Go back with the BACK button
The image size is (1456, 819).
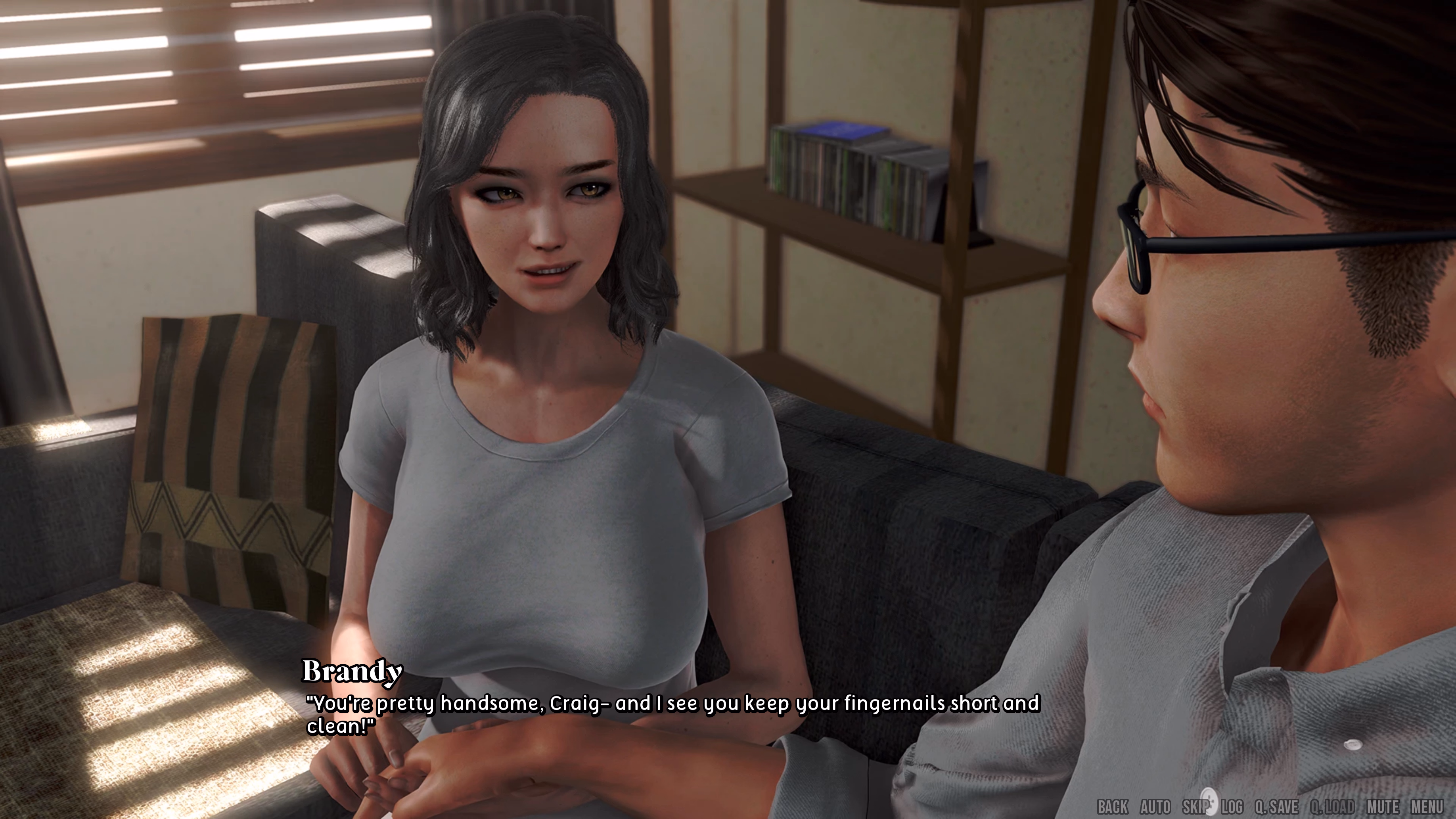point(1112,807)
